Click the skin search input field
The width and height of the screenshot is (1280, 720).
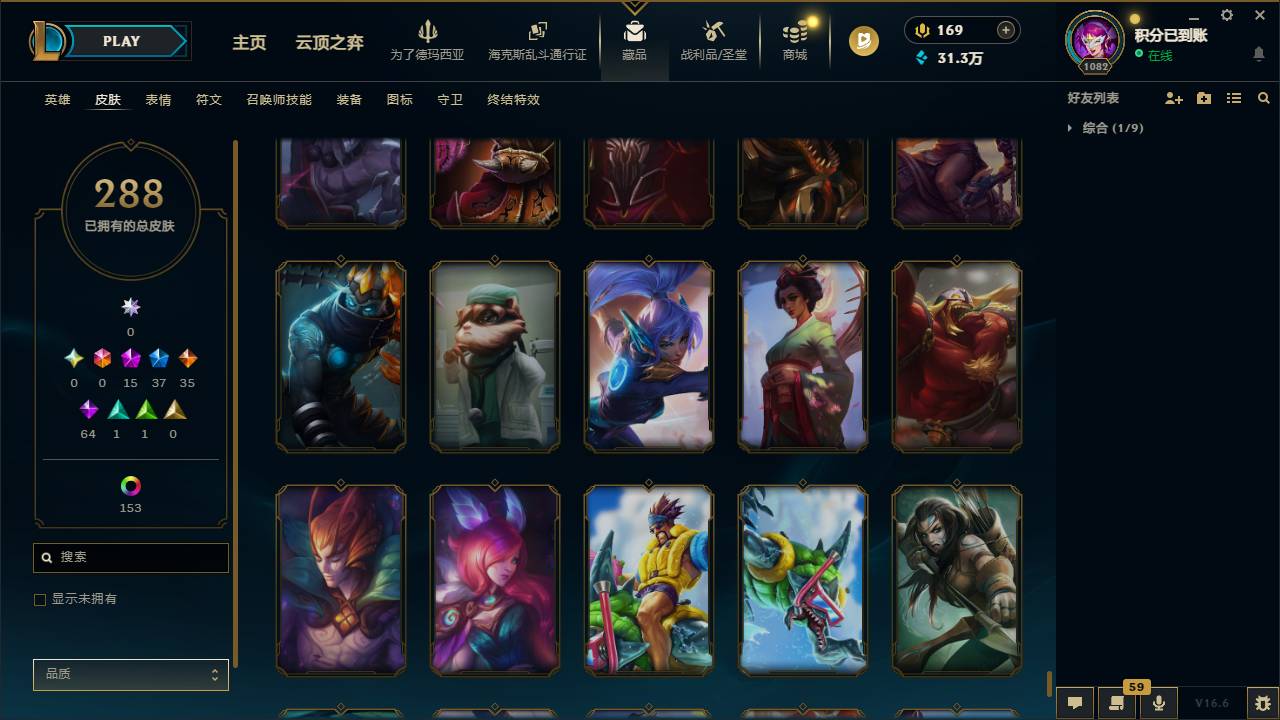(x=130, y=557)
